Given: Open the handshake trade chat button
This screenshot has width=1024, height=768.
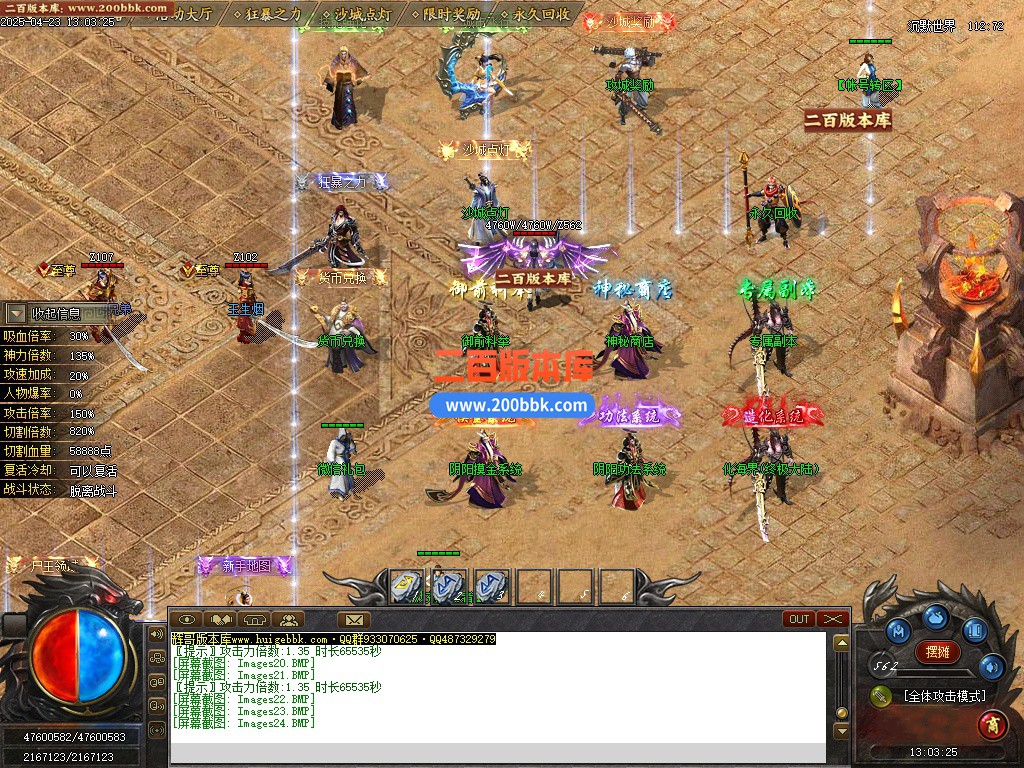Looking at the screenshot, I should 220,619.
